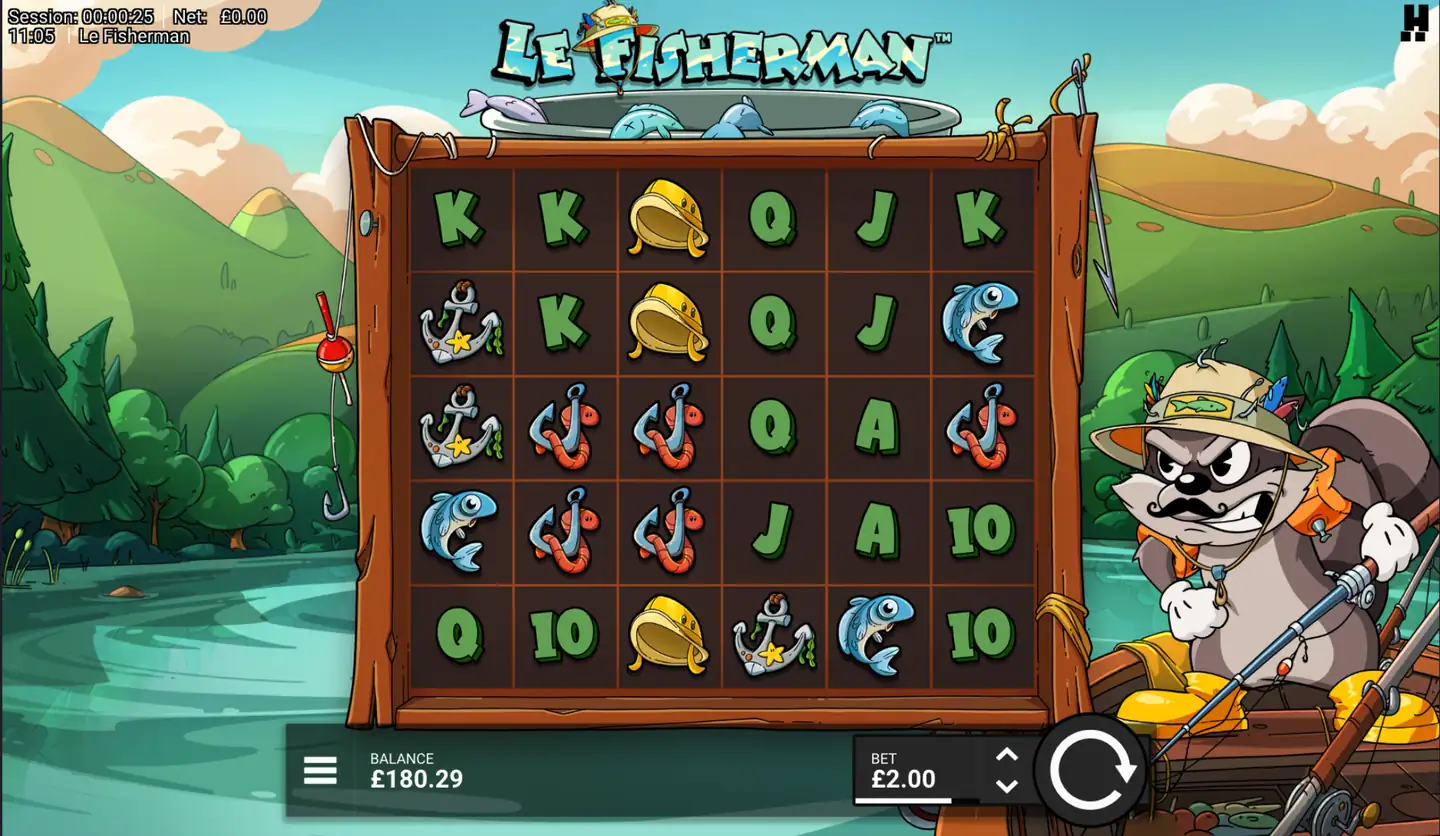
Task: Click the golden hat symbol on the top row
Action: pos(668,218)
